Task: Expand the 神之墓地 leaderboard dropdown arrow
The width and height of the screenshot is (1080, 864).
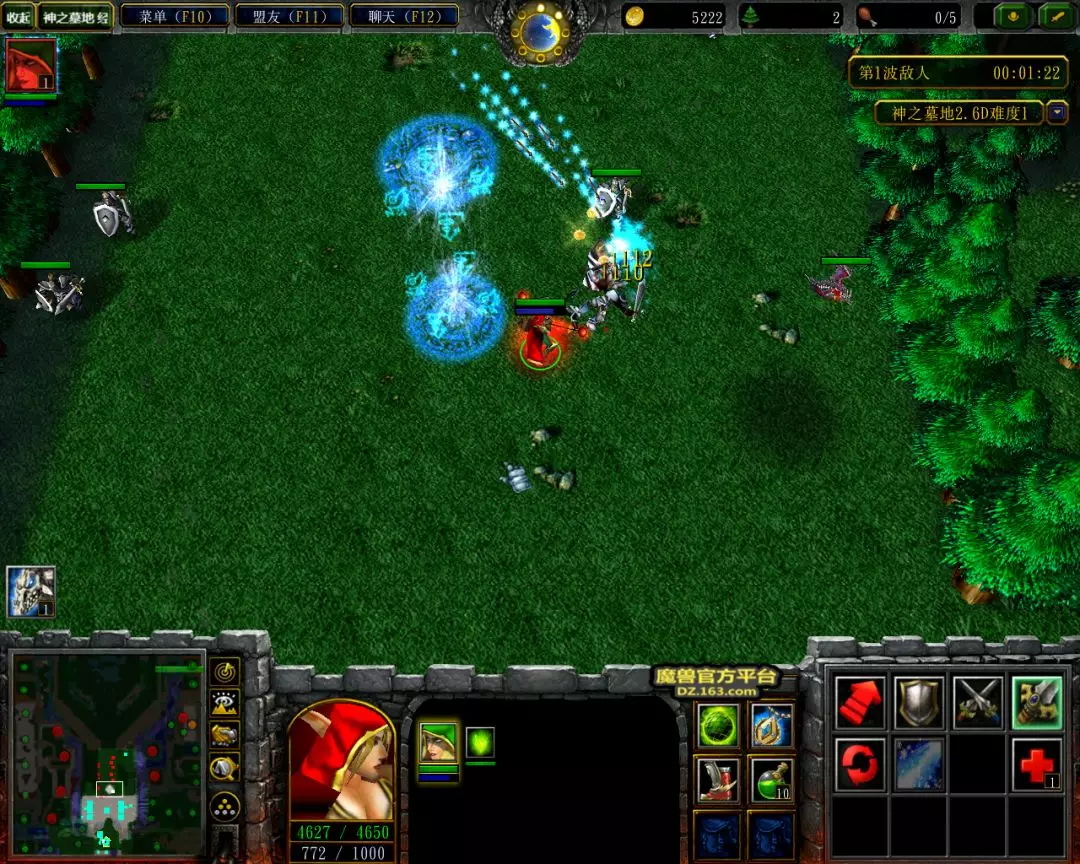Action: click(x=1057, y=113)
